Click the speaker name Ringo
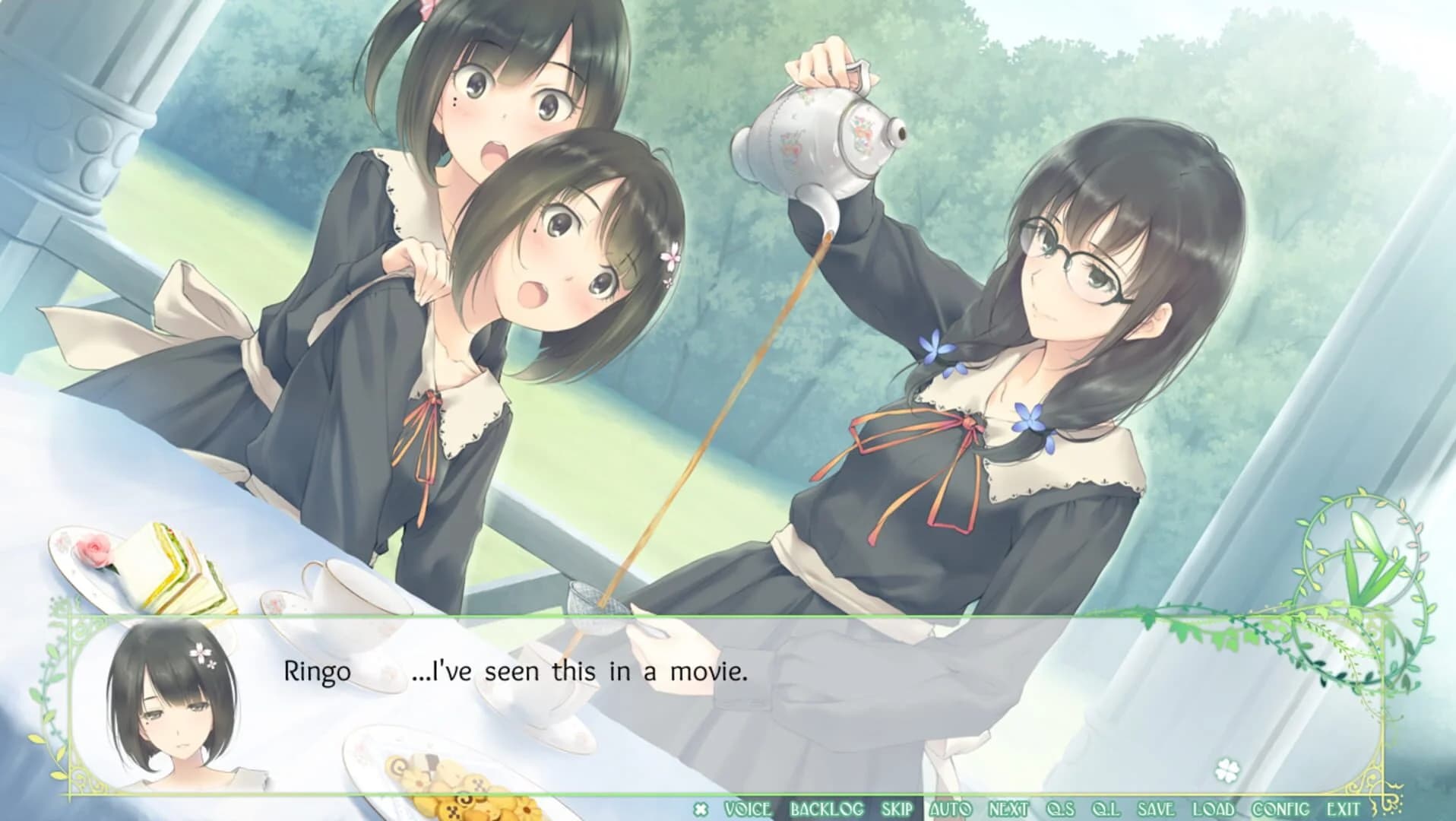 [315, 673]
